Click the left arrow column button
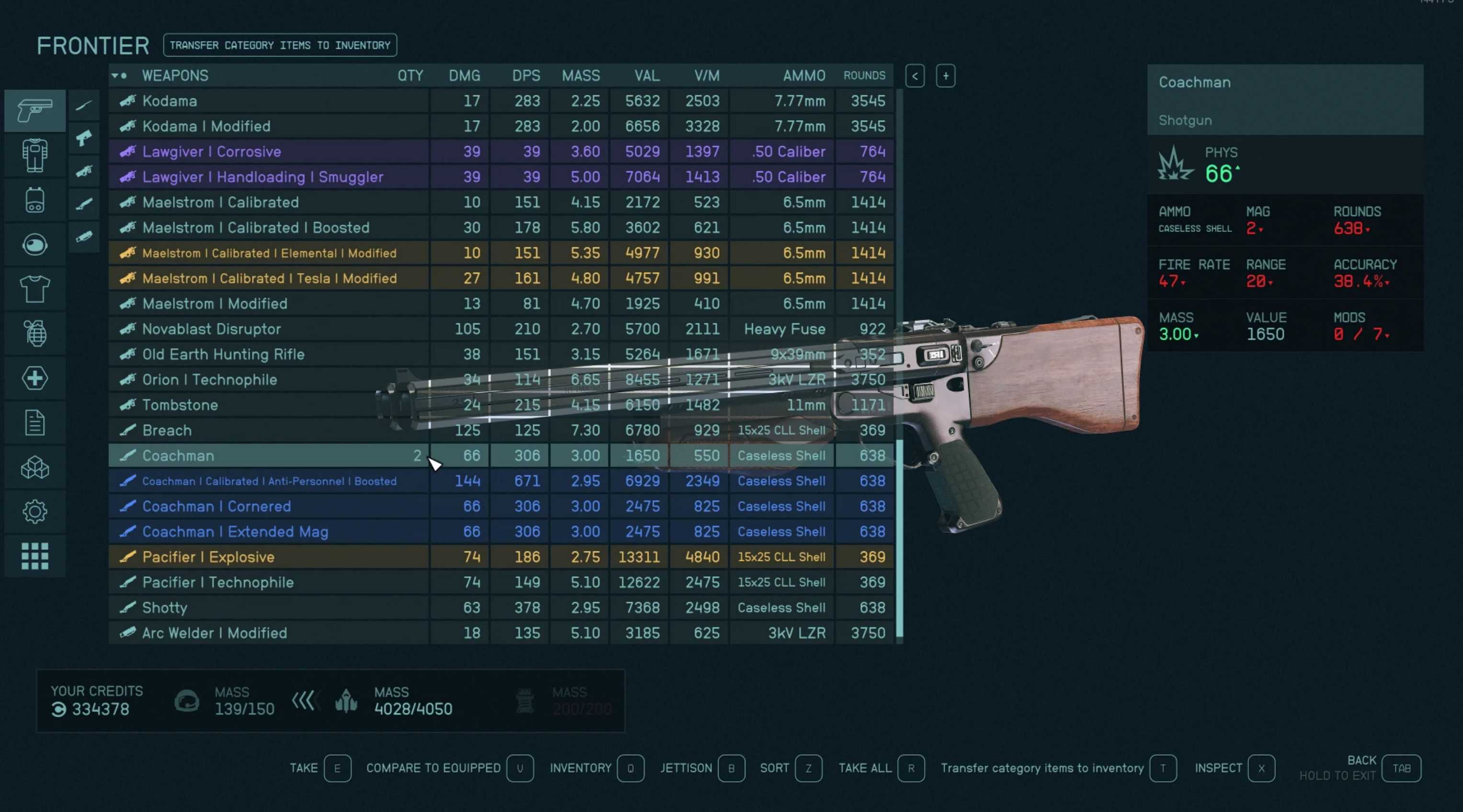 (x=915, y=76)
